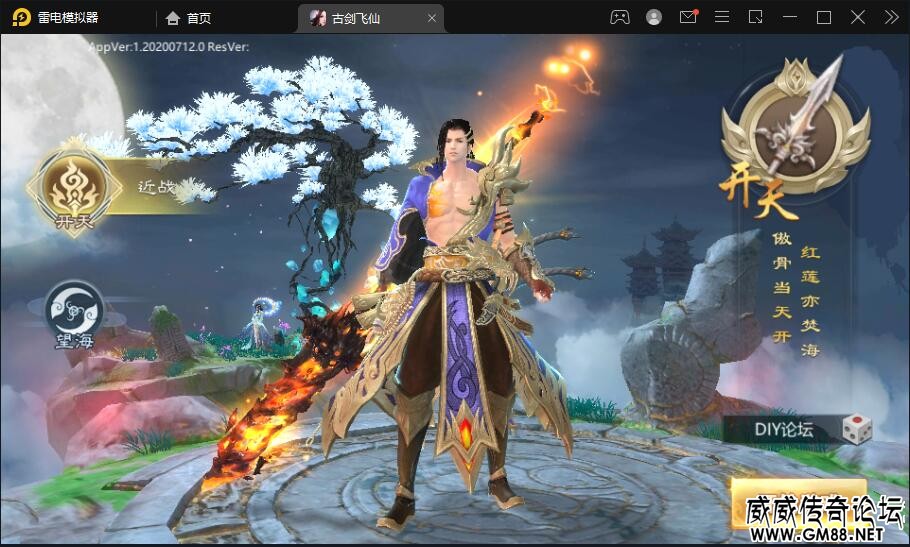
Task: Expand the emulator side toolbar arrows
Action: (891, 17)
